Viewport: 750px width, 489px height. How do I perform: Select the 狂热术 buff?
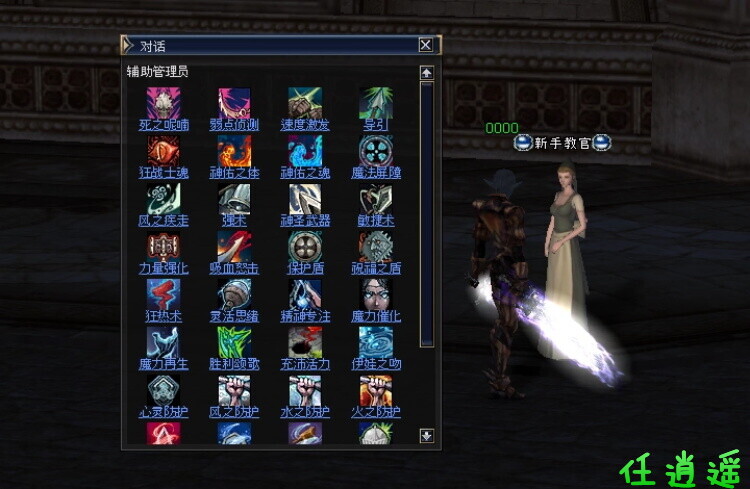click(x=163, y=294)
